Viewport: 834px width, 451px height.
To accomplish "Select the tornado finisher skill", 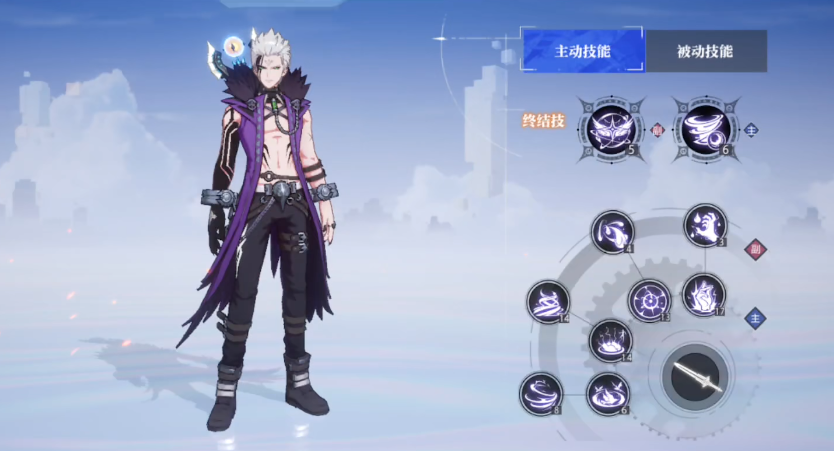I will coord(701,127).
